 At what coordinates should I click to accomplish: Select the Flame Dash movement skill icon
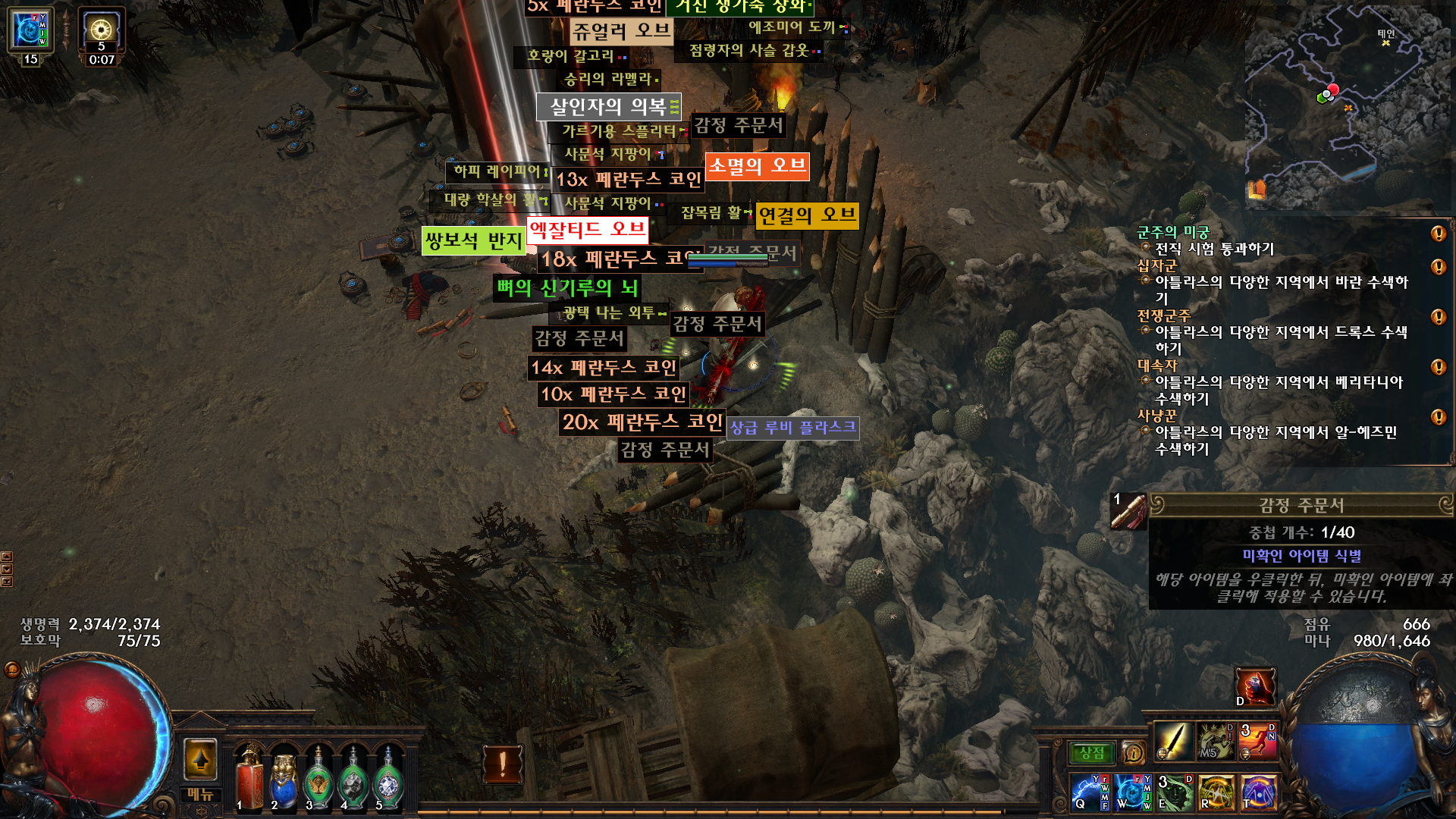tap(1258, 741)
